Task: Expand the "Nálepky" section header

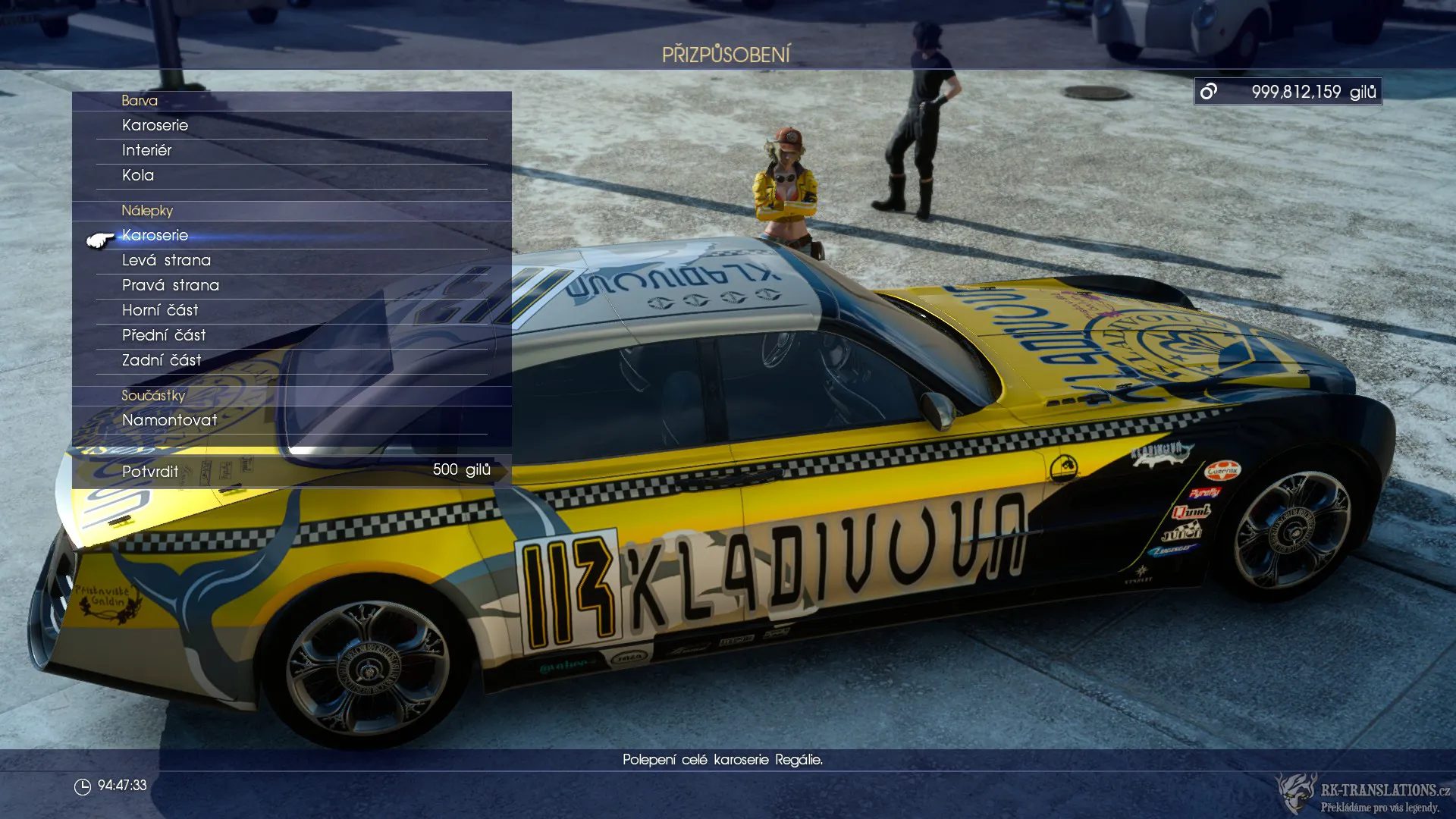Action: pyautogui.click(x=148, y=211)
